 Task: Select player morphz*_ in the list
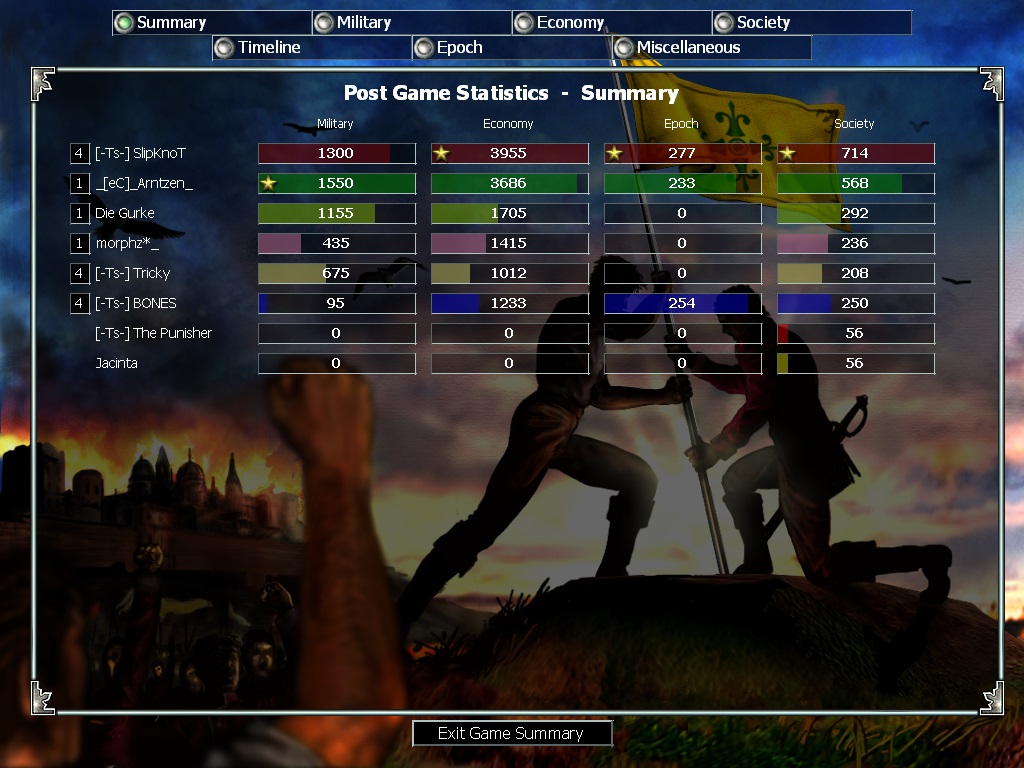tap(127, 244)
